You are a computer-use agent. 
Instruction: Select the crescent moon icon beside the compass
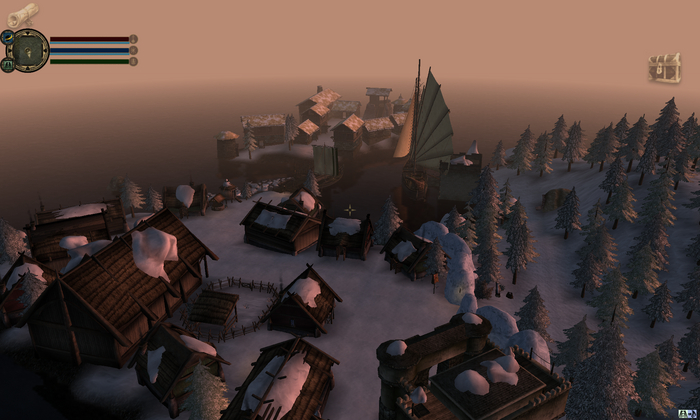[7, 37]
